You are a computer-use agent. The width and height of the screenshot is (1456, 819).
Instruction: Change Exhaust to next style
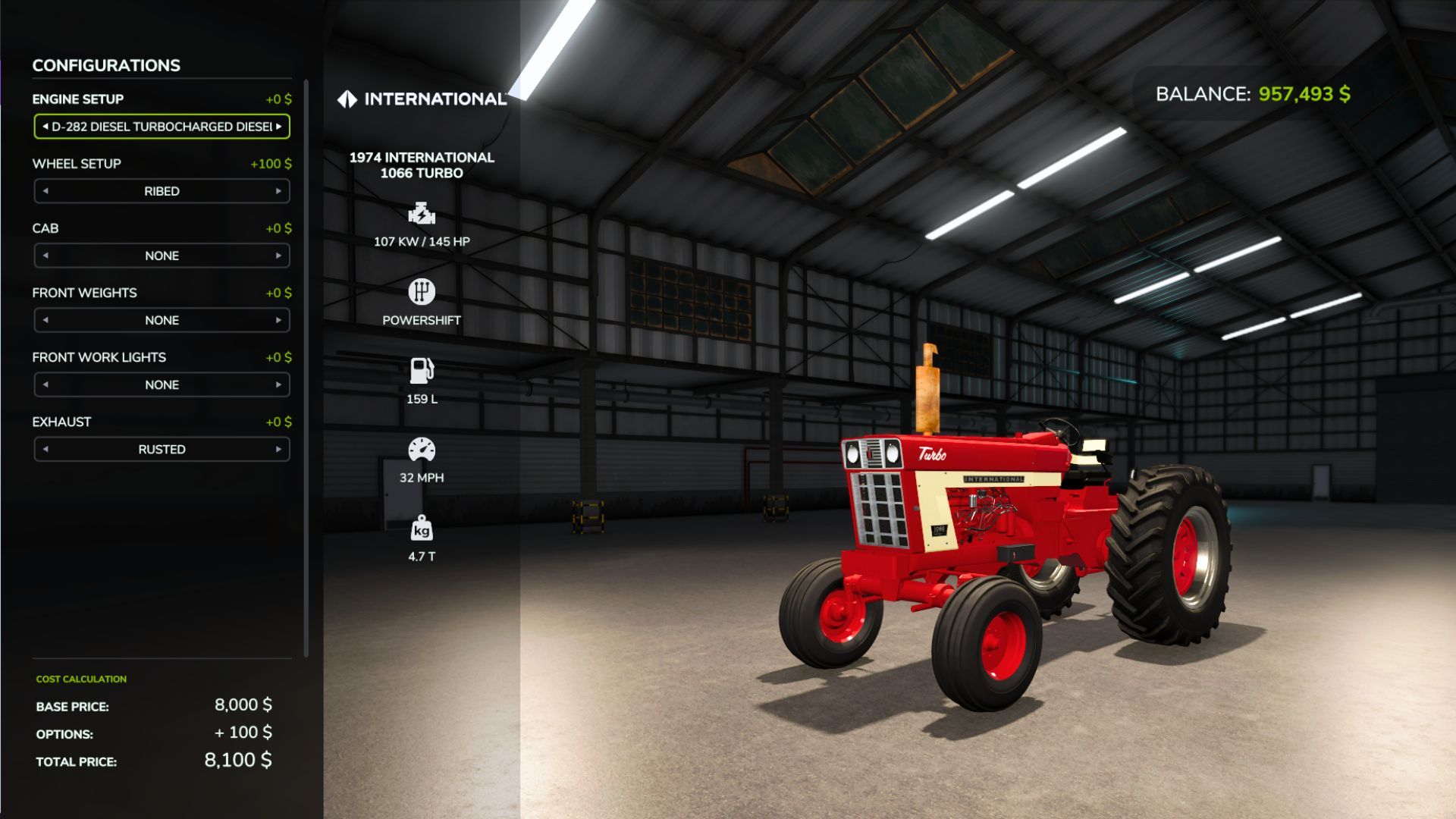tap(278, 449)
